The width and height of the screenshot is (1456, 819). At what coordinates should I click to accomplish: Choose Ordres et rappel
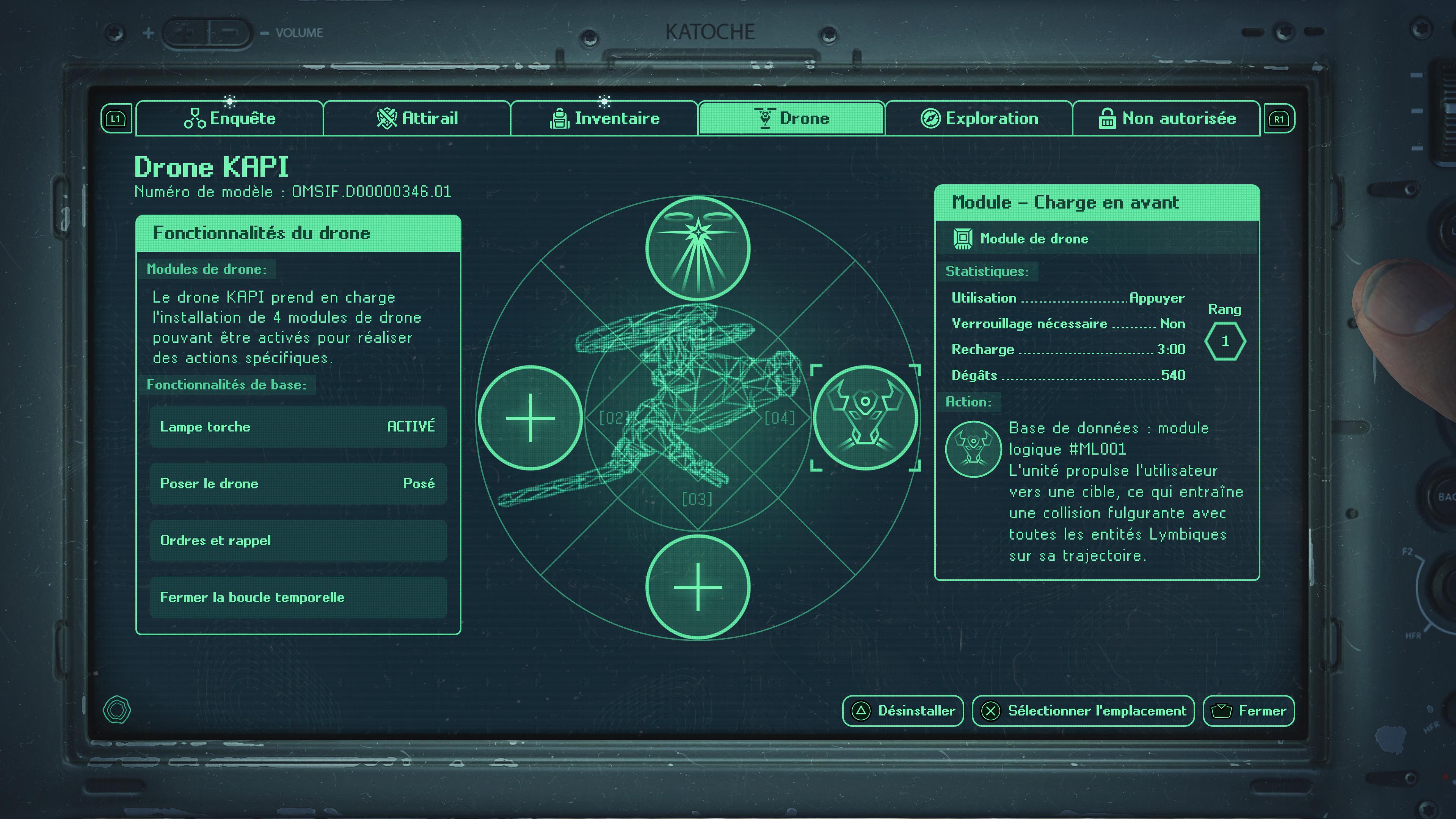point(298,541)
